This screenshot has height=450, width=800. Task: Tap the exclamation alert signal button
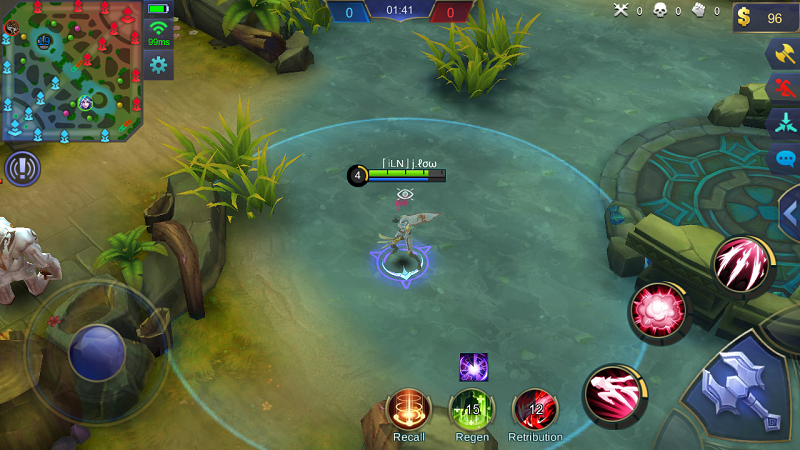21,169
